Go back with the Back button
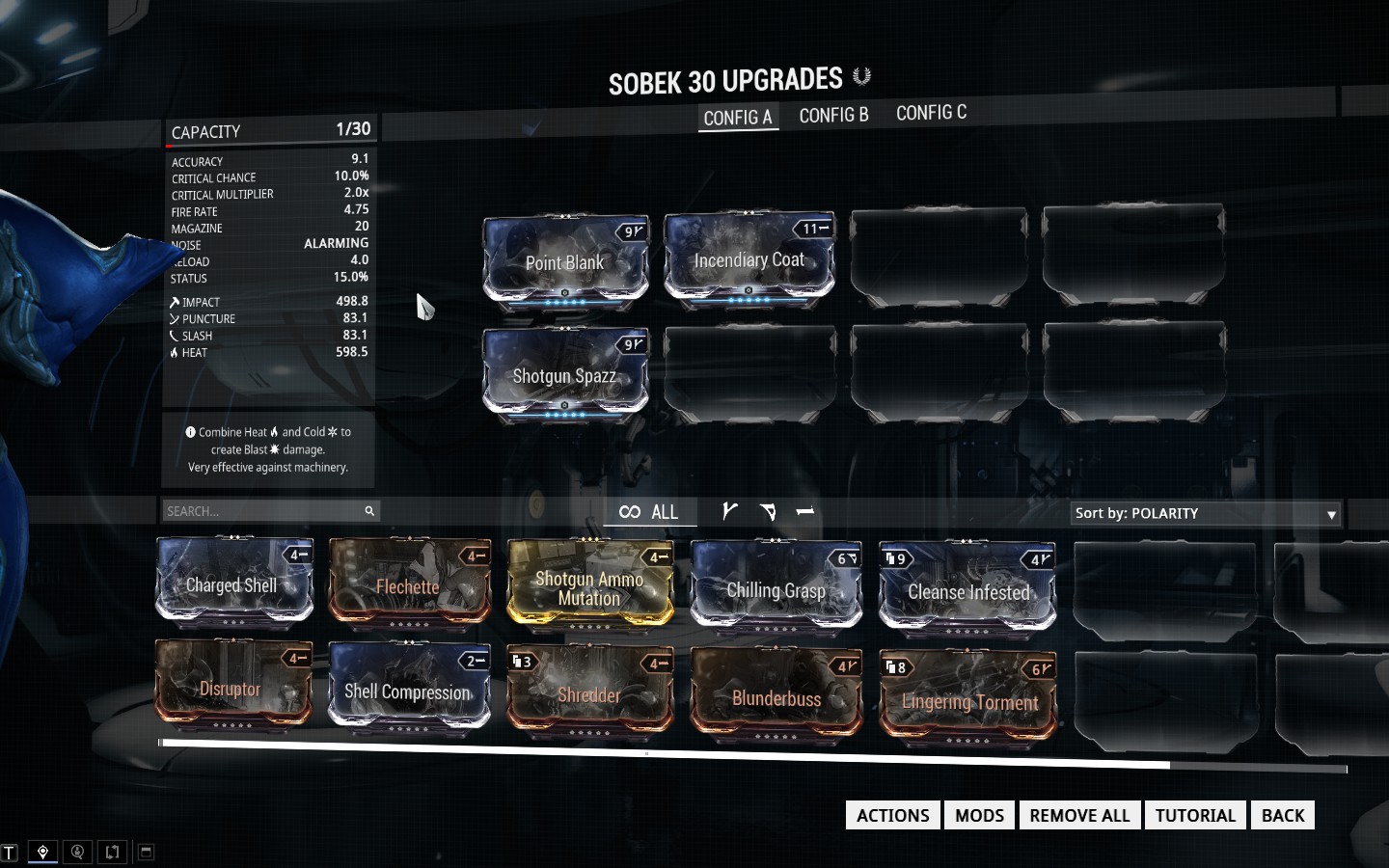 (x=1282, y=815)
